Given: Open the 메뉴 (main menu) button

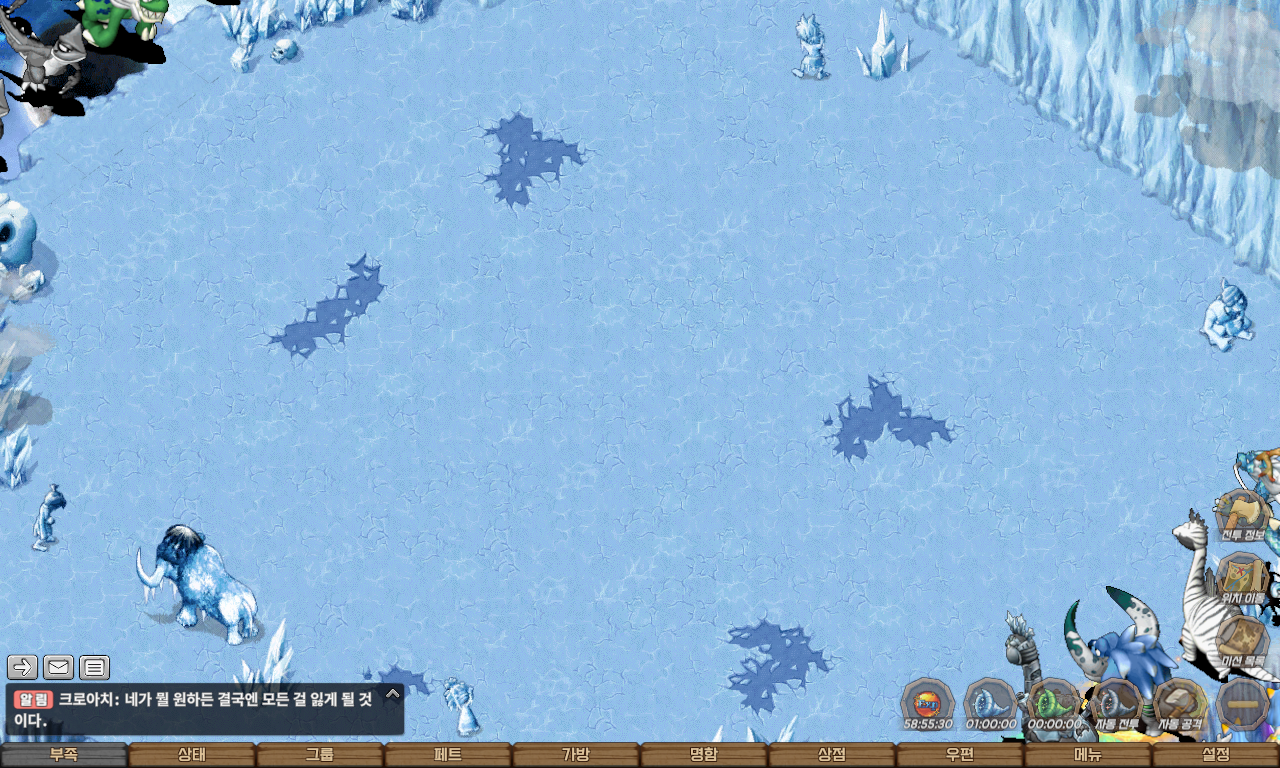Looking at the screenshot, I should click(1088, 755).
